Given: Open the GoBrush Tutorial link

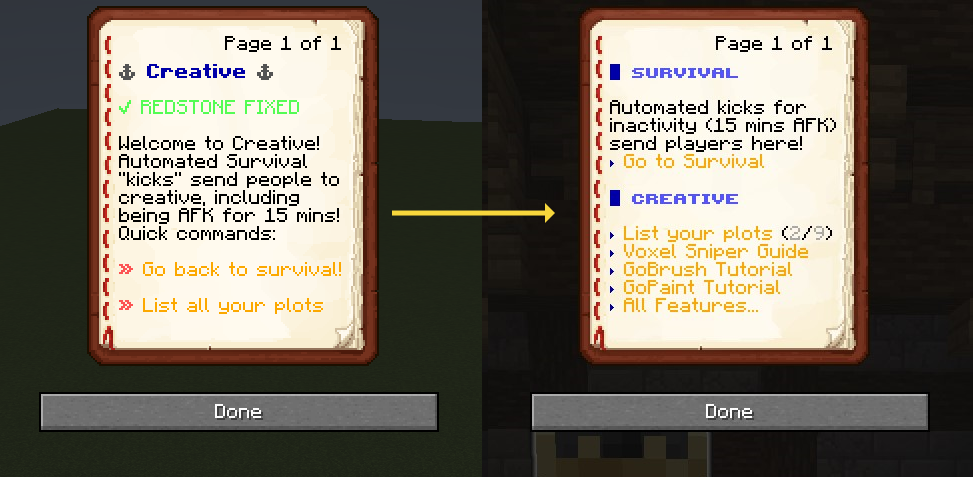Looking at the screenshot, I should tap(707, 270).
